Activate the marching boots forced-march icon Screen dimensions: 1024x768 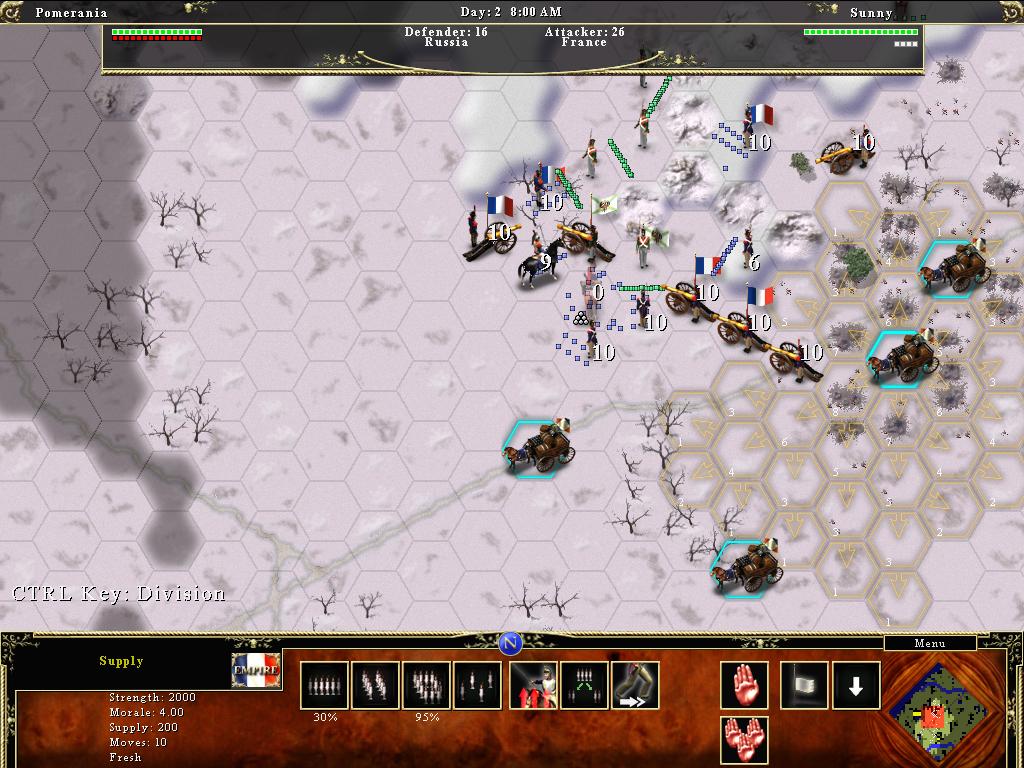(x=635, y=686)
